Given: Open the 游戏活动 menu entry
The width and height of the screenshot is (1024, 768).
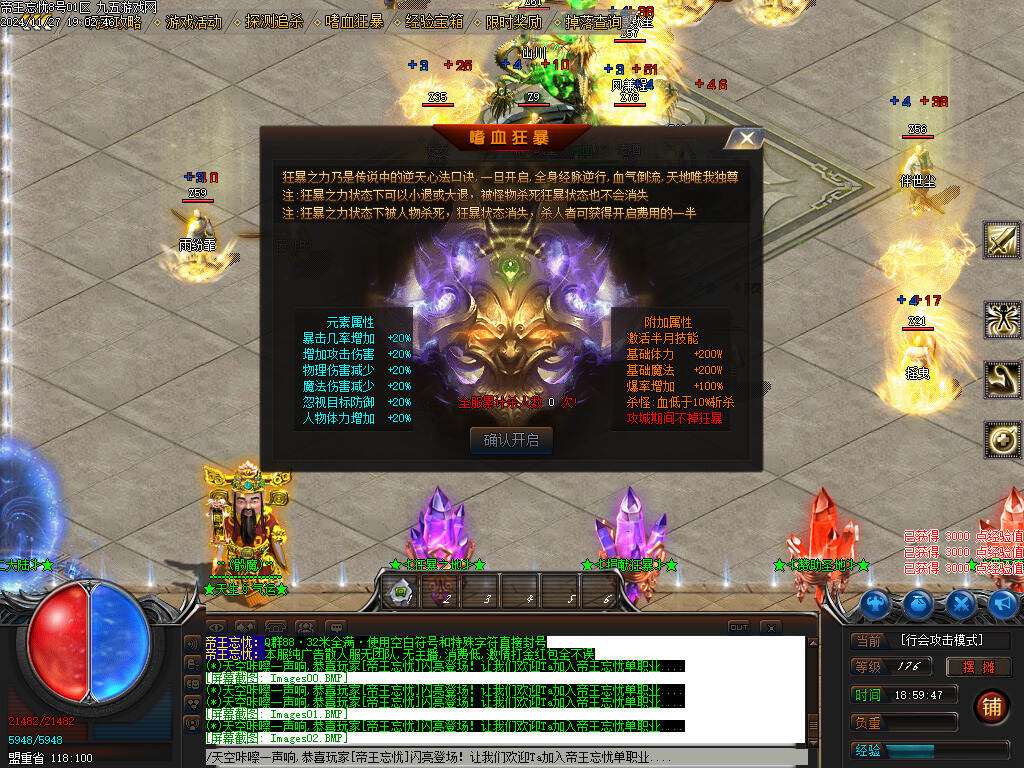Looking at the screenshot, I should [x=194, y=22].
